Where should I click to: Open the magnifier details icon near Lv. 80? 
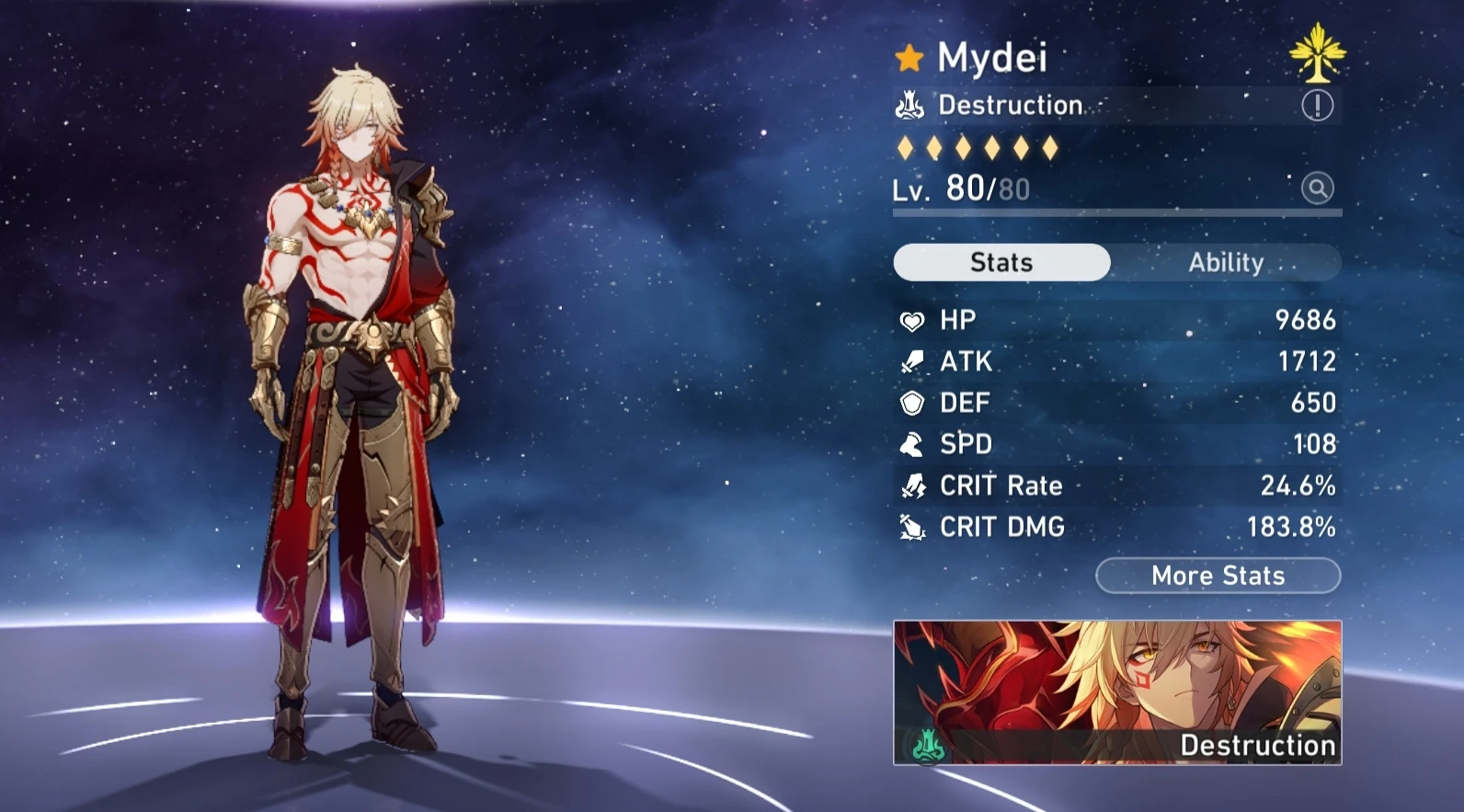point(1318,188)
